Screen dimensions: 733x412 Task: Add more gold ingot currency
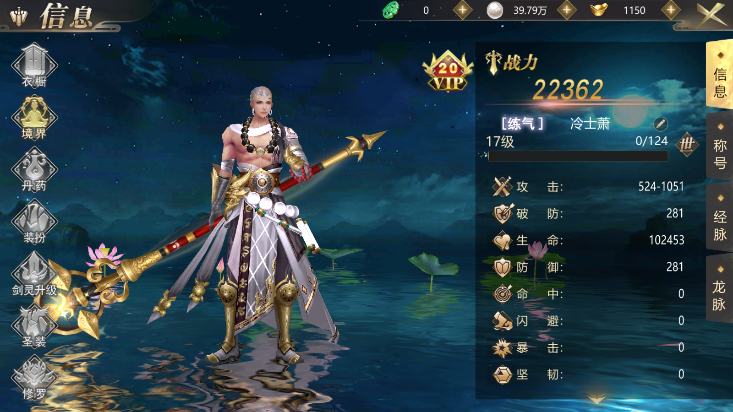point(672,10)
